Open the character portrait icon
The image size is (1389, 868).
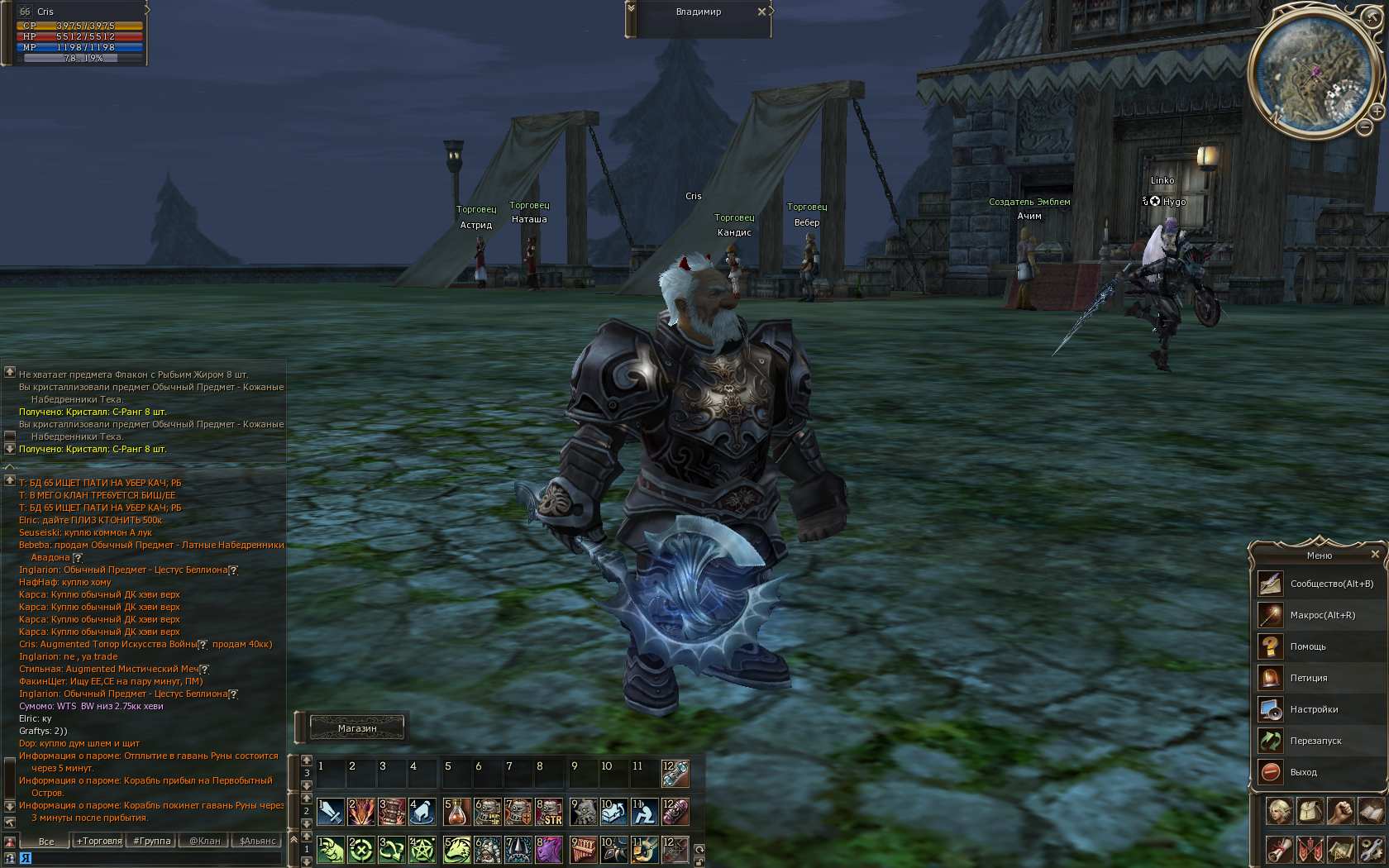pyautogui.click(x=1278, y=811)
